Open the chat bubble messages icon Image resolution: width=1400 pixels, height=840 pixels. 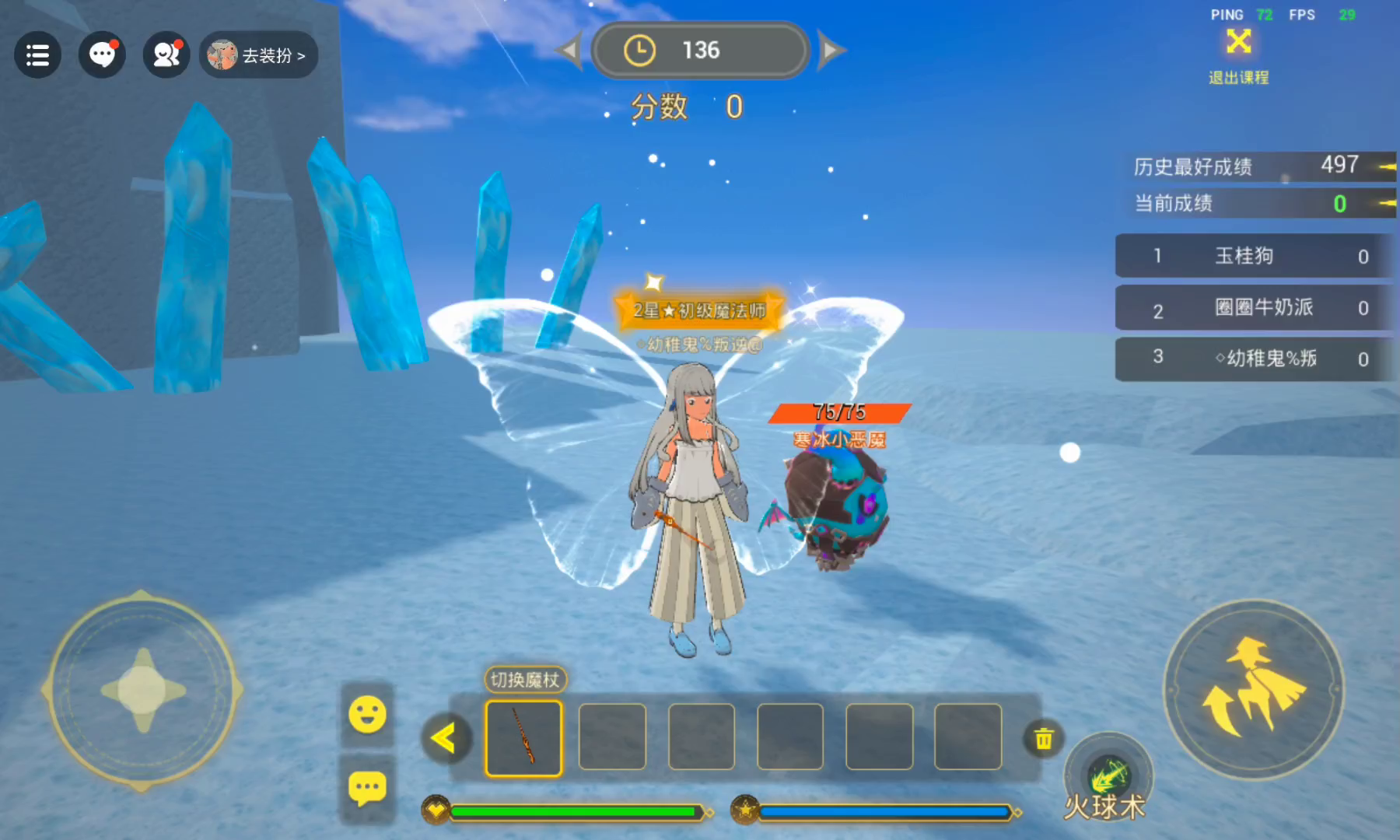102,55
